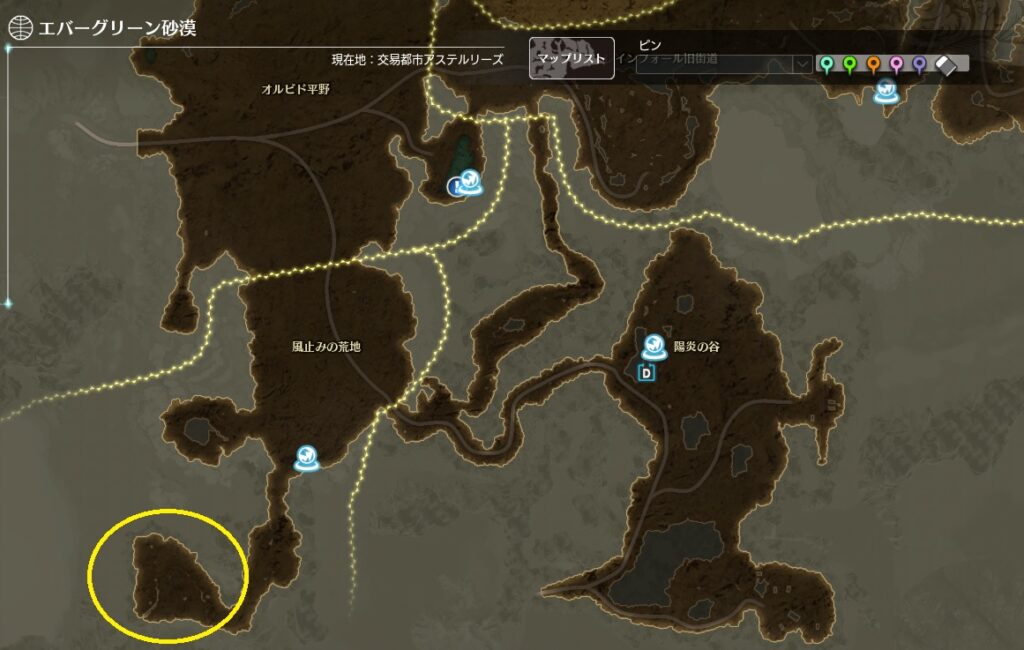This screenshot has height=650, width=1024.
Task: Select the warp portal beneath the pin toolbar
Action: click(x=885, y=92)
